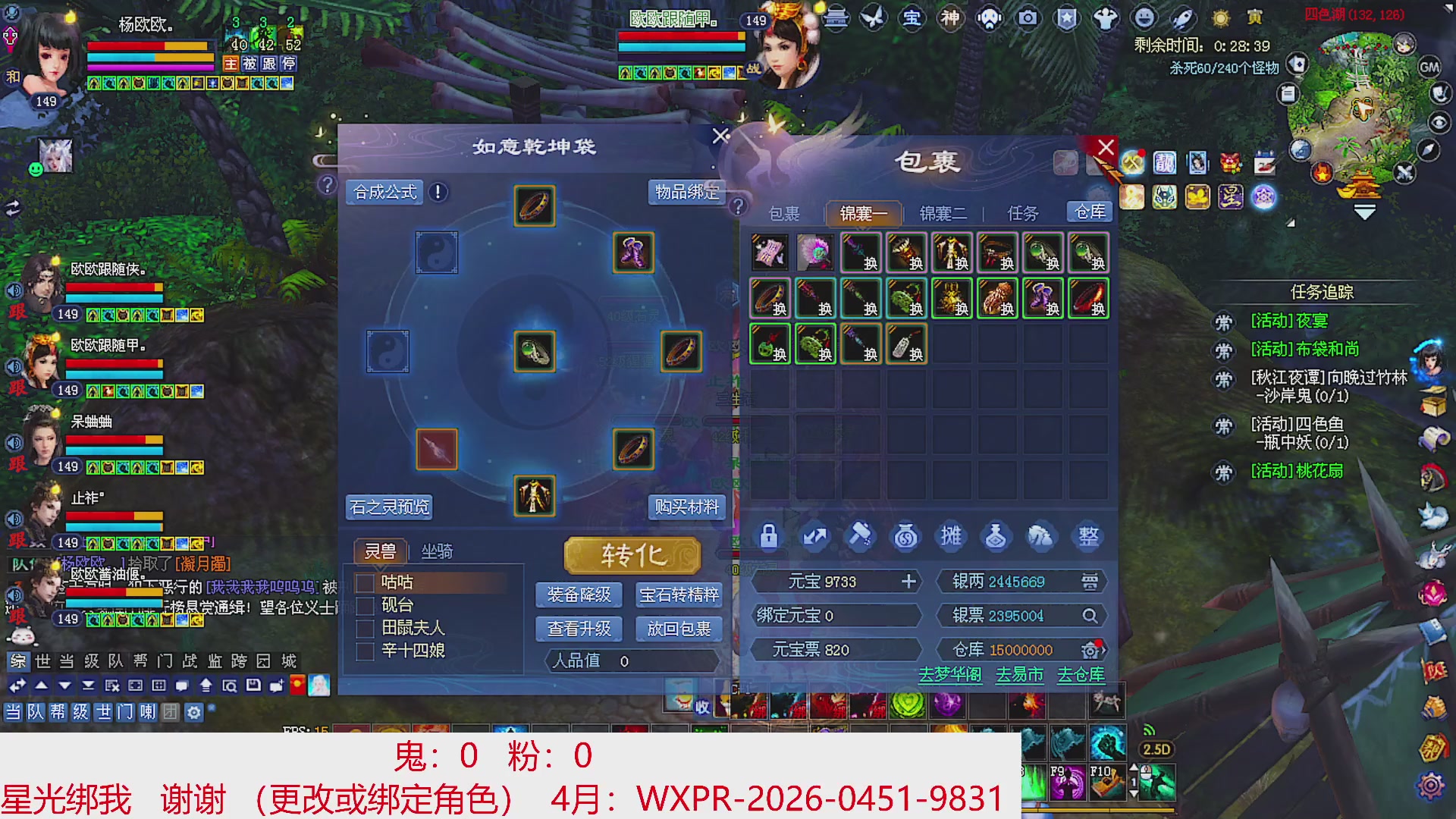Click the money pouch icon with 69 symbol
Screen dimensions: 1456x819
pyautogui.click(x=905, y=536)
